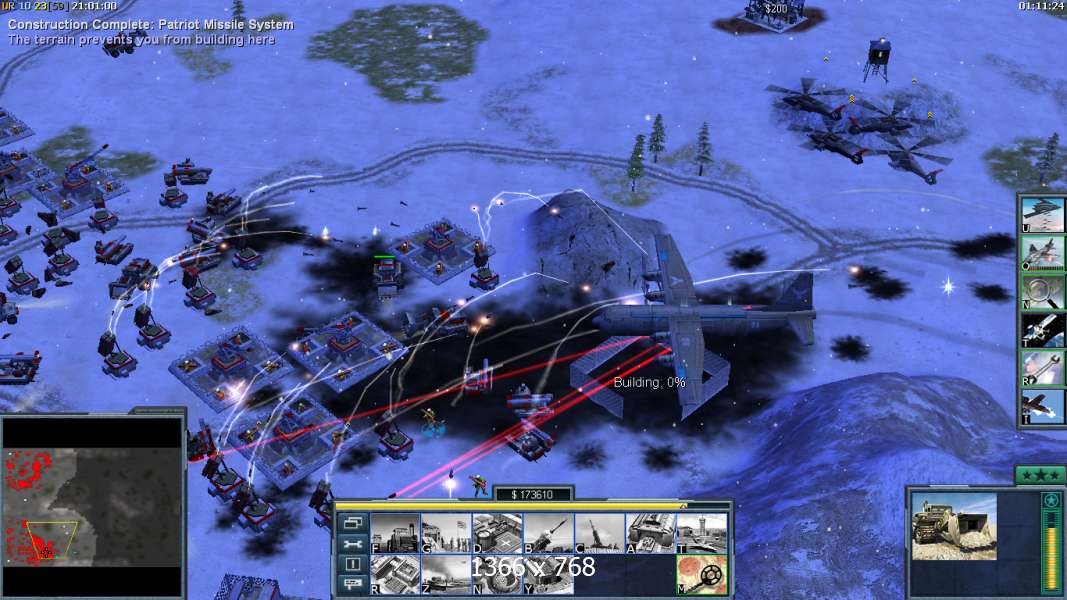Choose the build icon marked Y
Viewport: 1067px width, 600px height.
[548, 574]
